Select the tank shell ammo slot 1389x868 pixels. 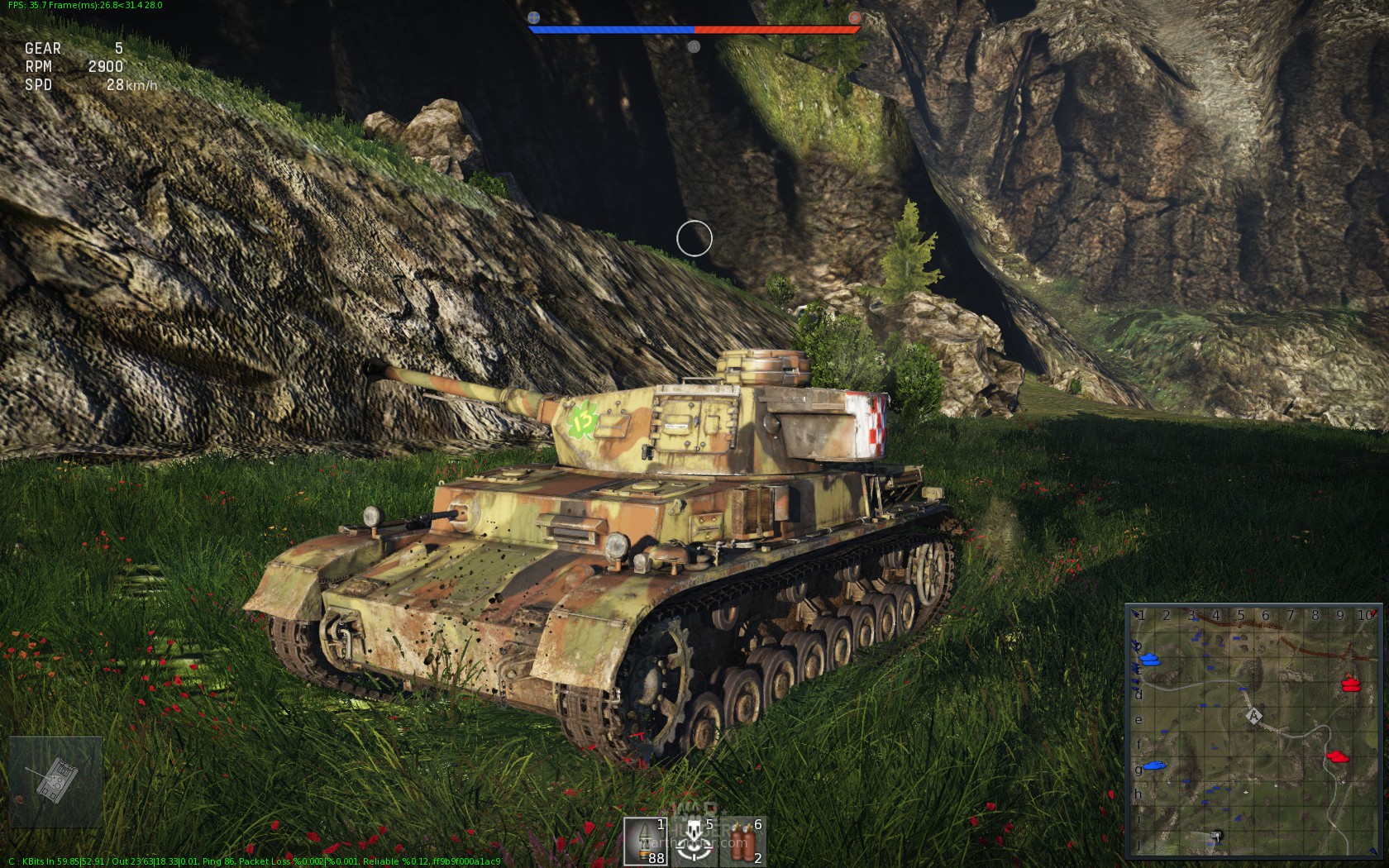[645, 841]
